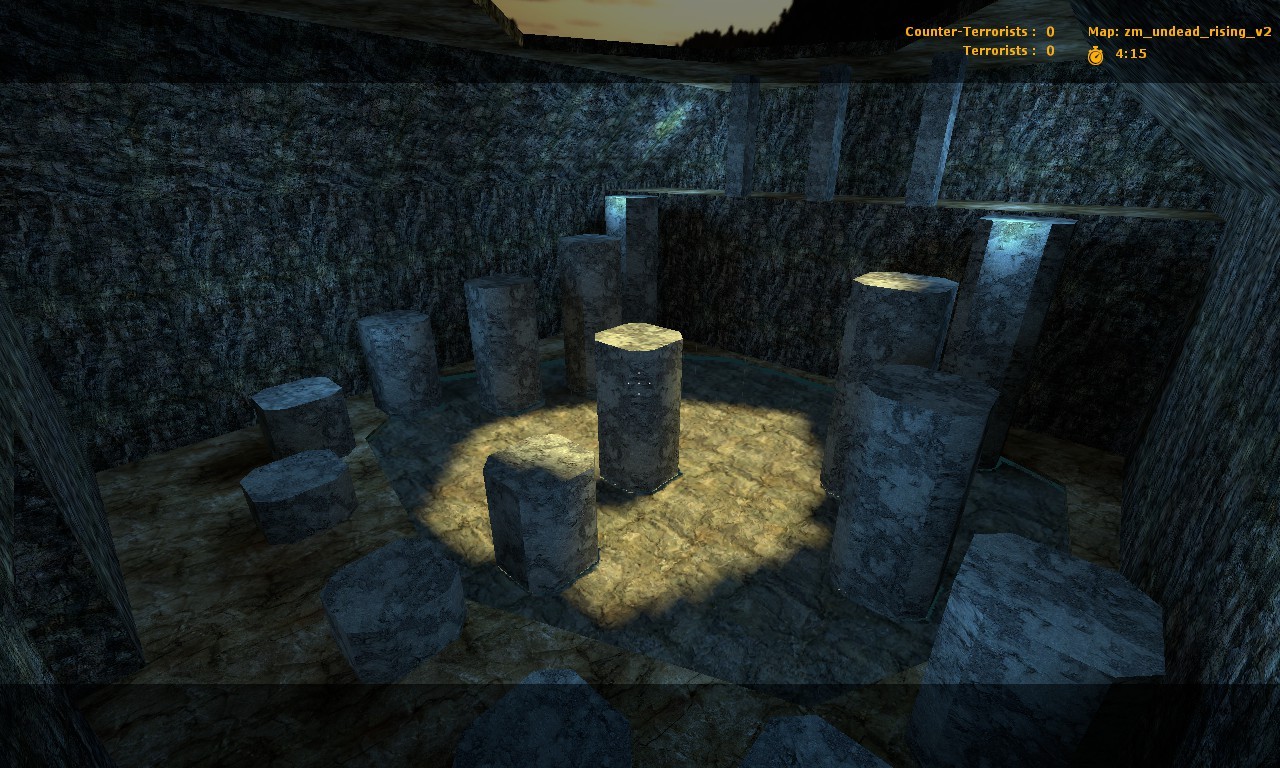
Task: Click the glowing yellow pillar cap near center
Action: coord(637,340)
